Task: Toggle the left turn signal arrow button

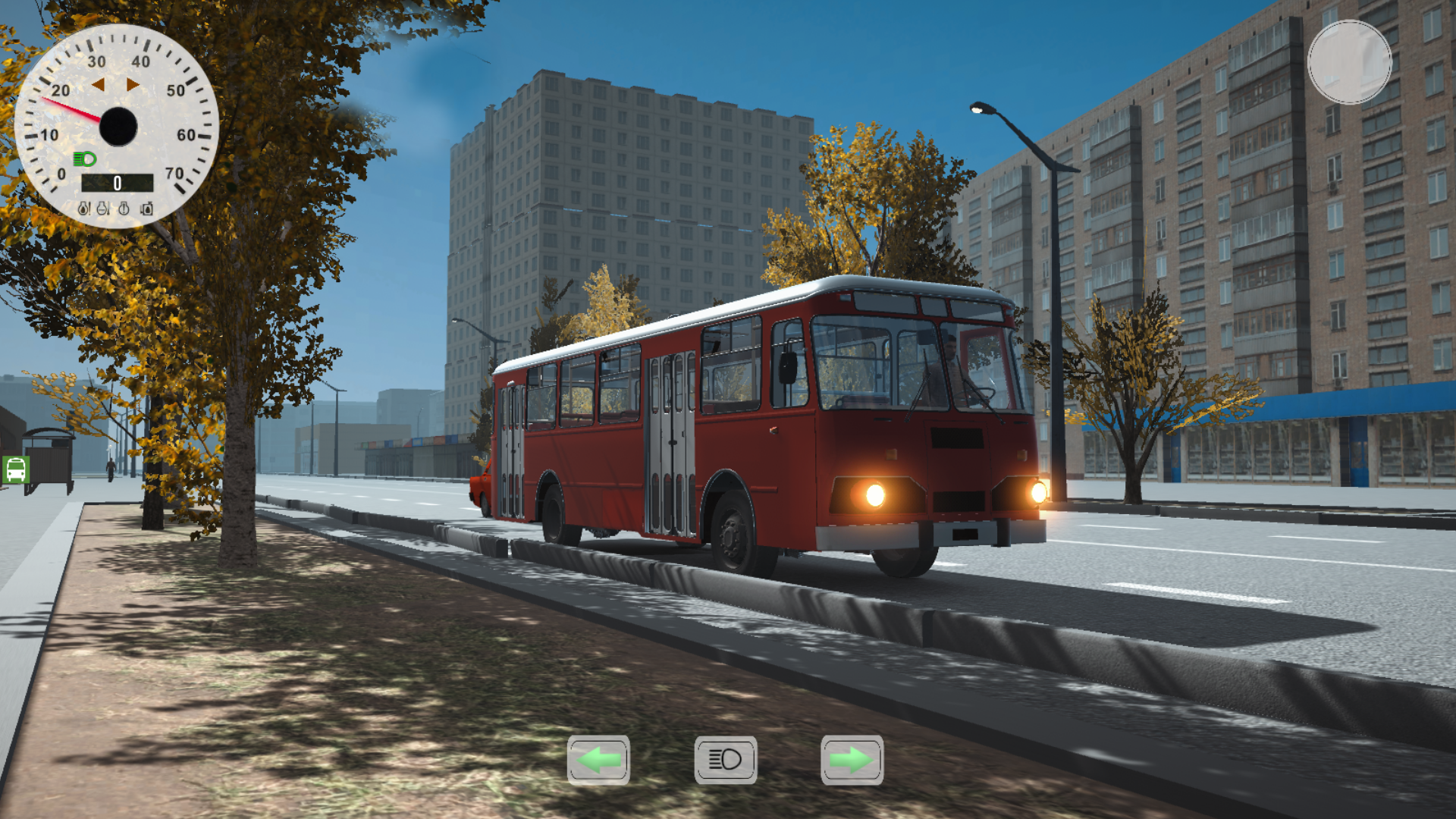Action: click(x=599, y=760)
